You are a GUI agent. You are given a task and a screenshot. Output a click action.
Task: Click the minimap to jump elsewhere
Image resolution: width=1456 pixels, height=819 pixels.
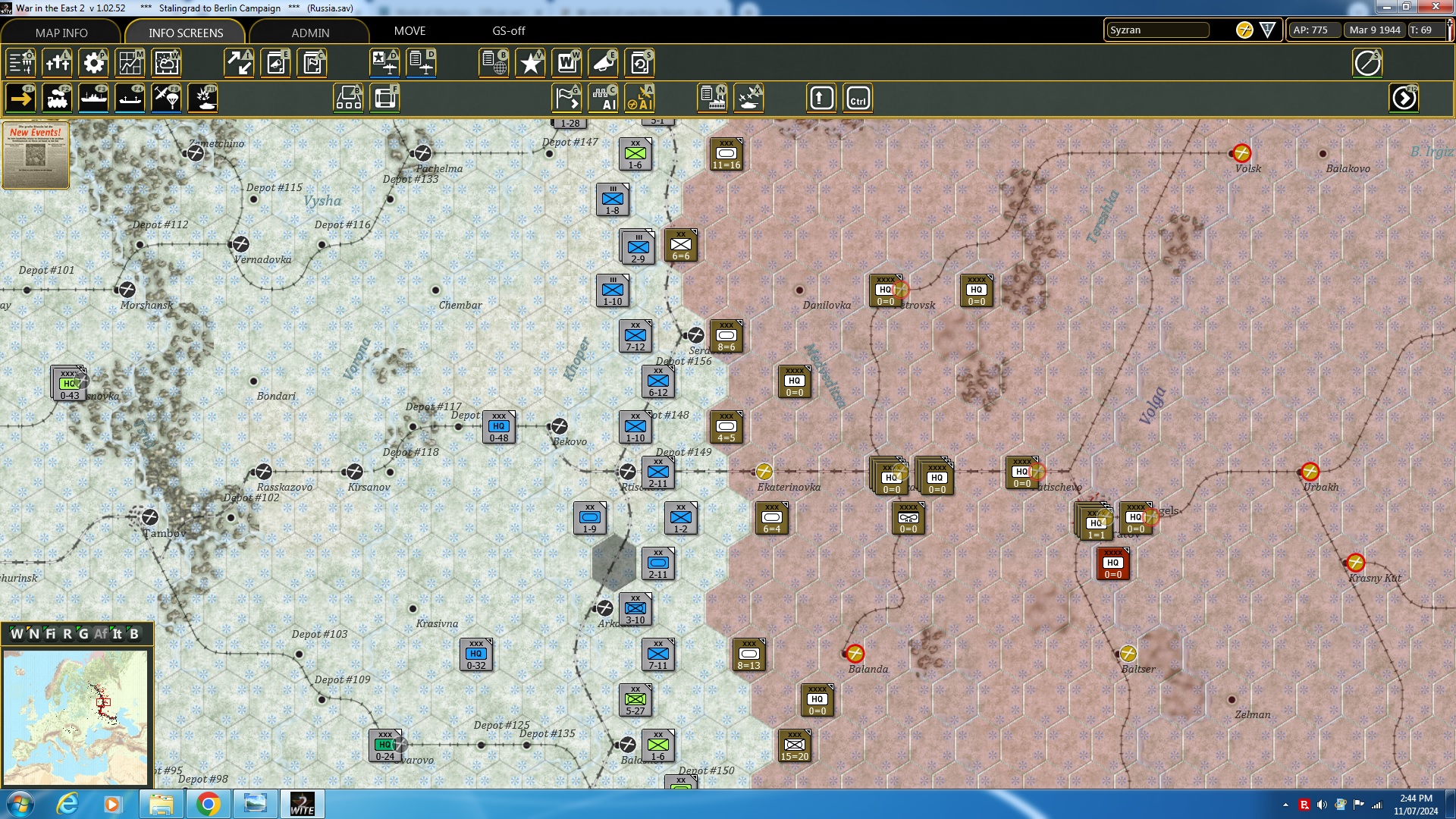coord(76,717)
